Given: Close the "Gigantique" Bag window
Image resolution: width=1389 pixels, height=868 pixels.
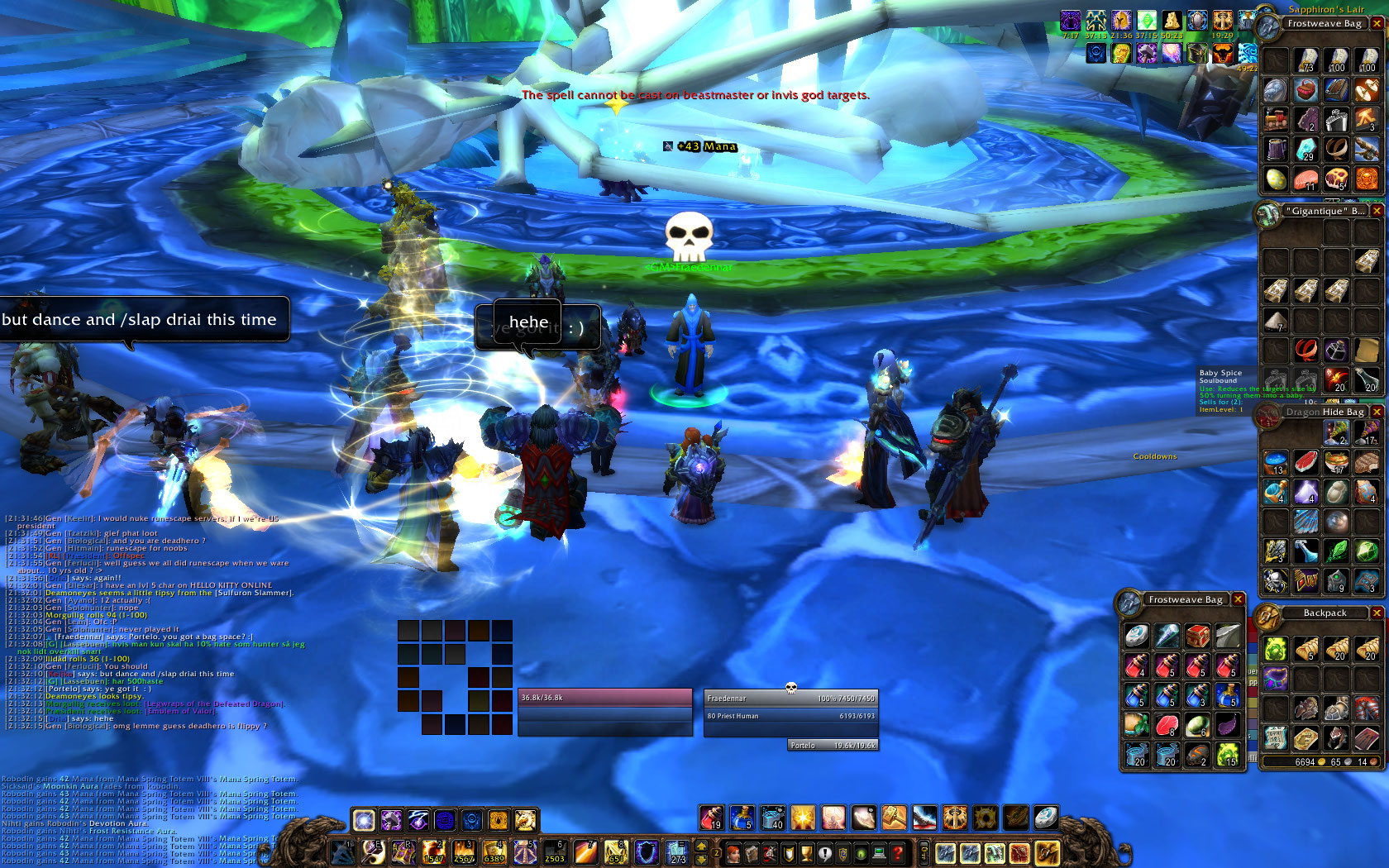Looking at the screenshot, I should [x=1377, y=211].
